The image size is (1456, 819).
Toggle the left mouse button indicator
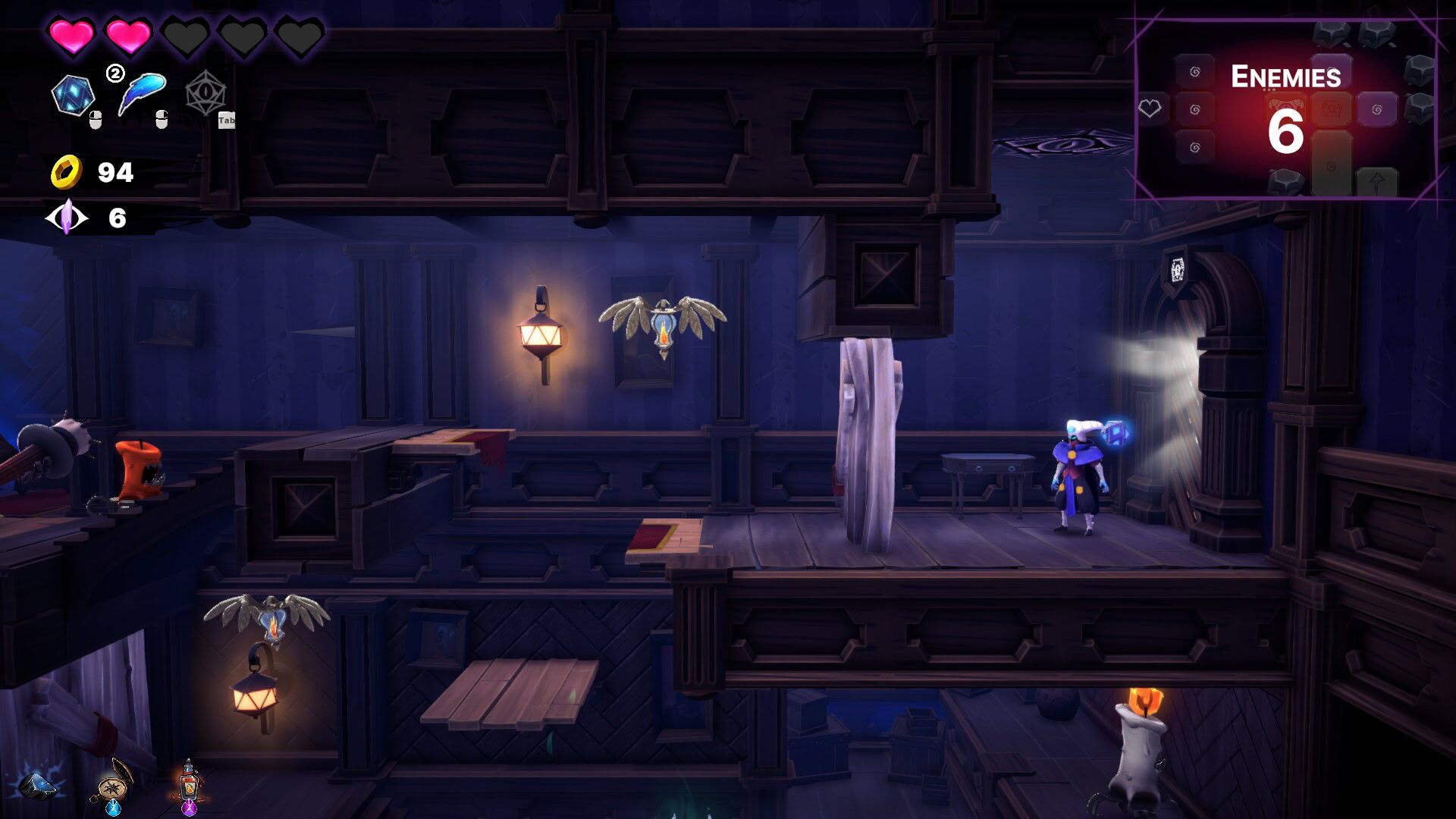(96, 121)
